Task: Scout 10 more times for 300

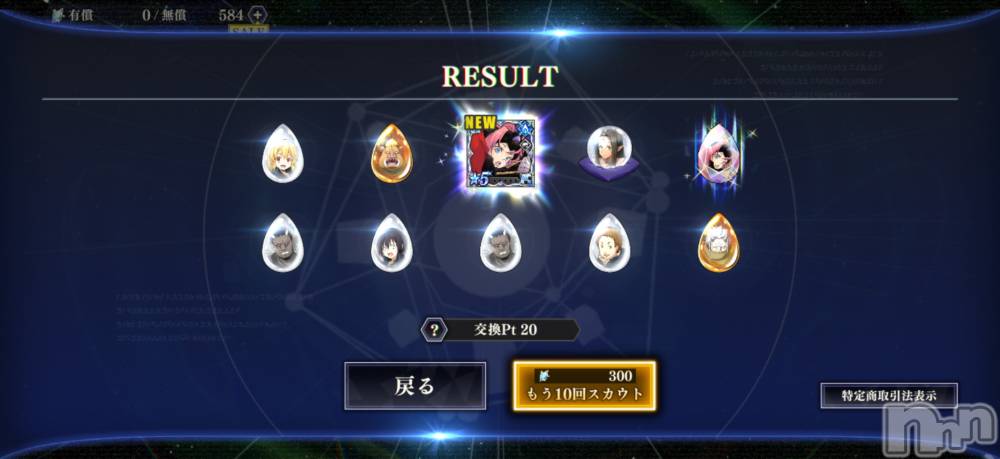Action: (585, 386)
